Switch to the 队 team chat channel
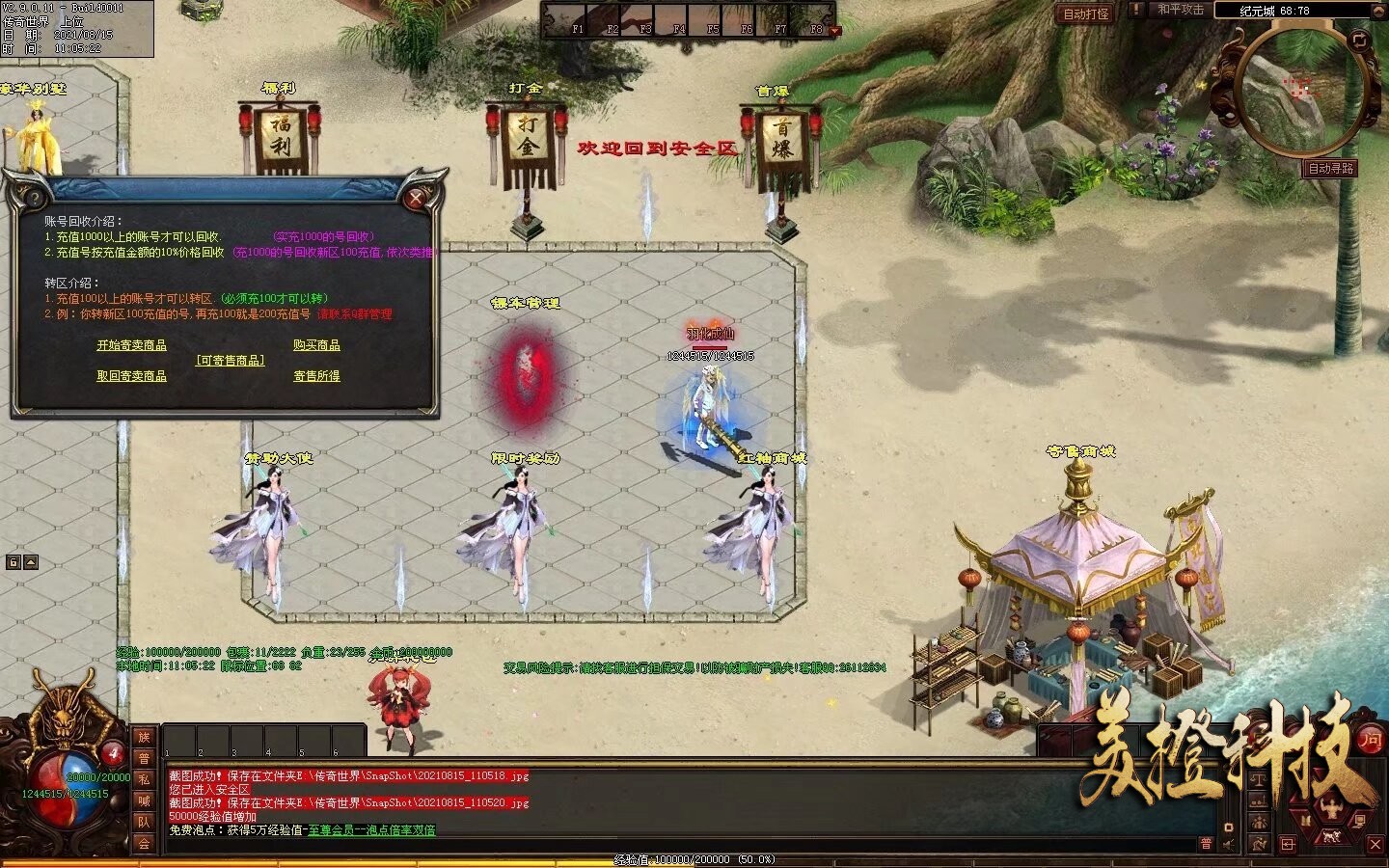 tap(144, 822)
